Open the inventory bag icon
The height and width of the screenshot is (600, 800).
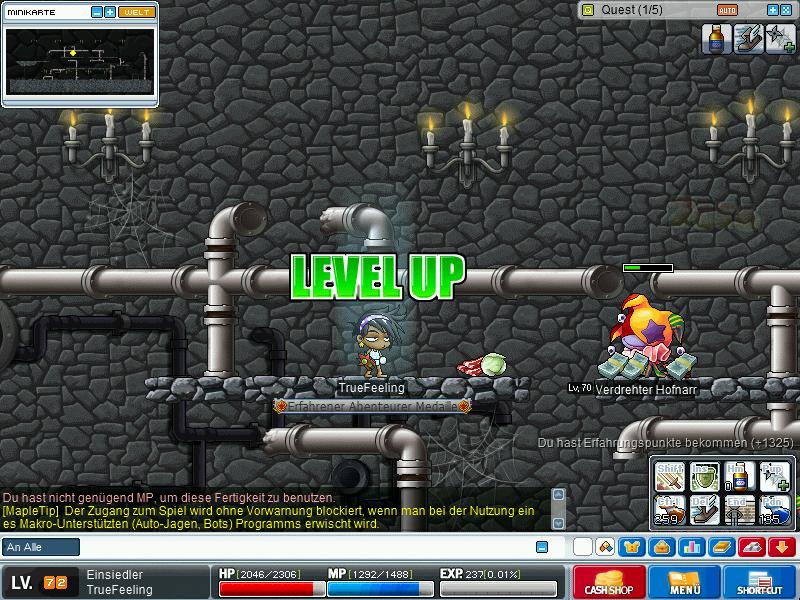pos(659,547)
